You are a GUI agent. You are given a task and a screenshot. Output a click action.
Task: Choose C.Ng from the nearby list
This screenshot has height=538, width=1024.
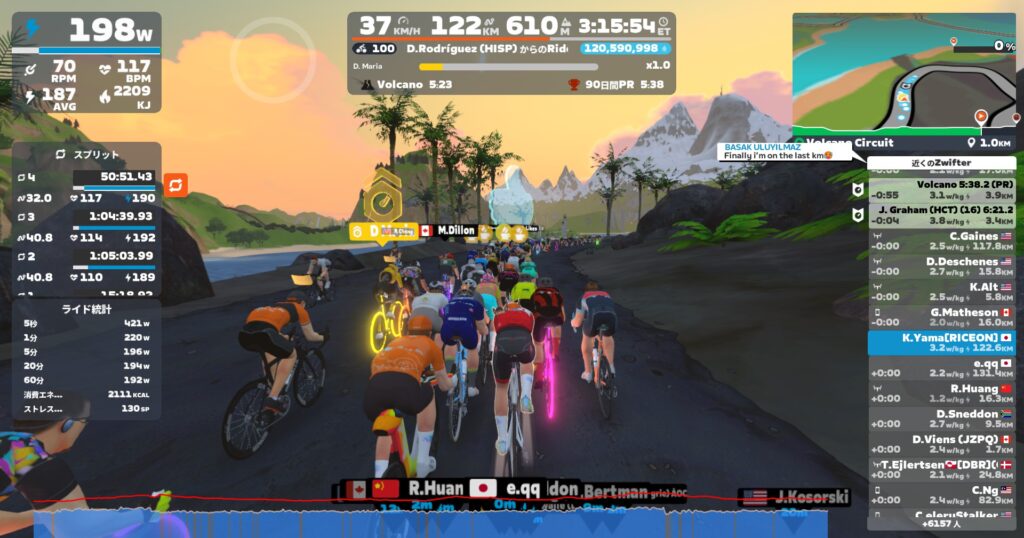940,494
